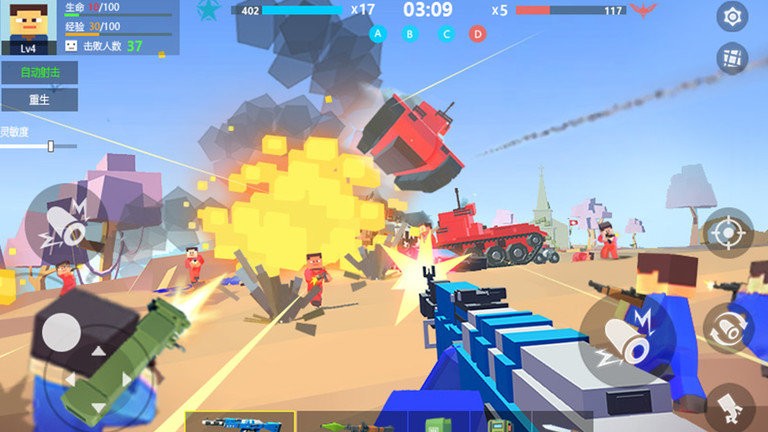Image resolution: width=768 pixels, height=432 pixels.
Task: Open the square icon below settings
Action: [x=733, y=58]
